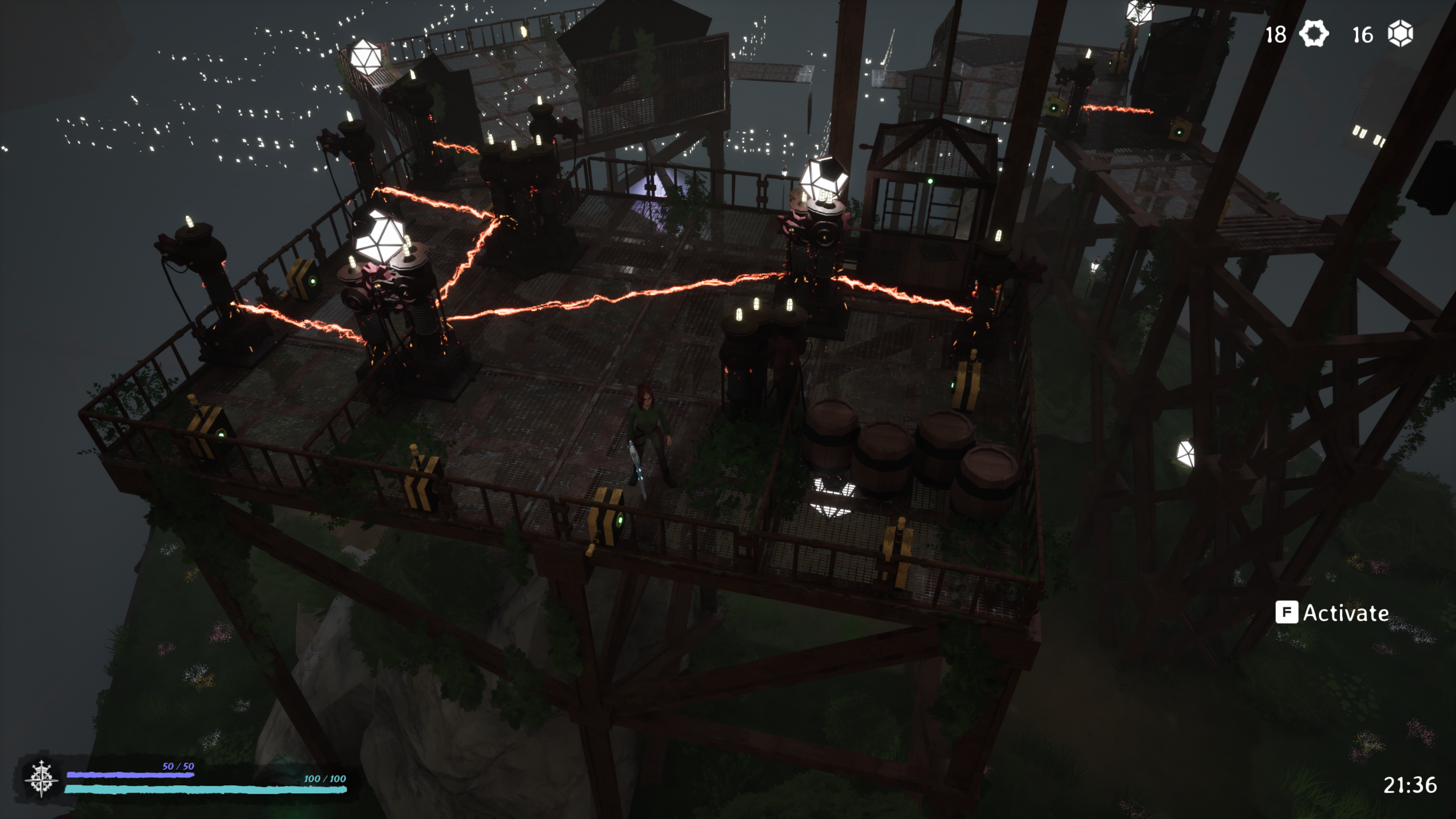Select the compass emblem beside the bars

point(41,778)
